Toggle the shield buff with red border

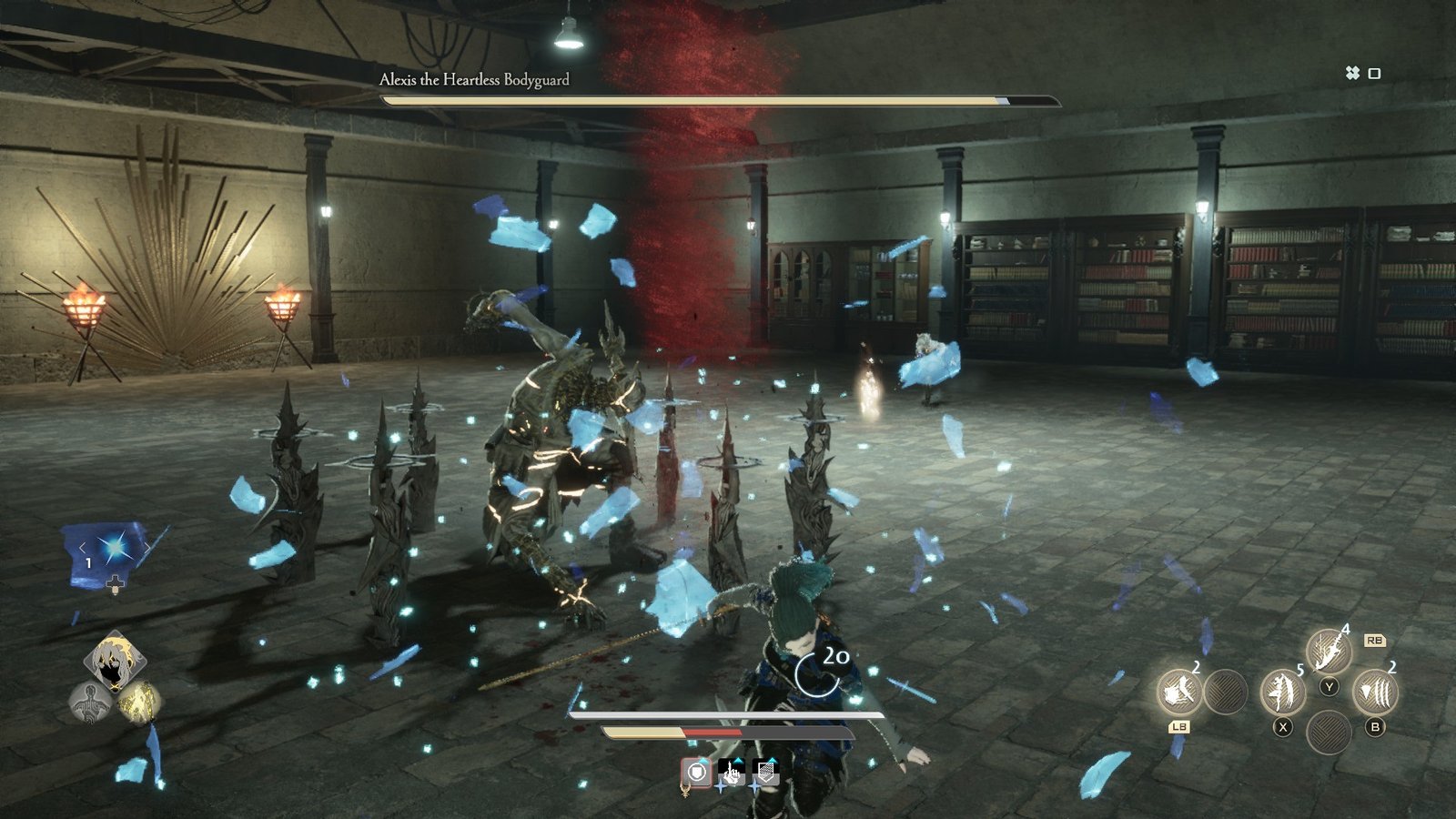point(697,773)
